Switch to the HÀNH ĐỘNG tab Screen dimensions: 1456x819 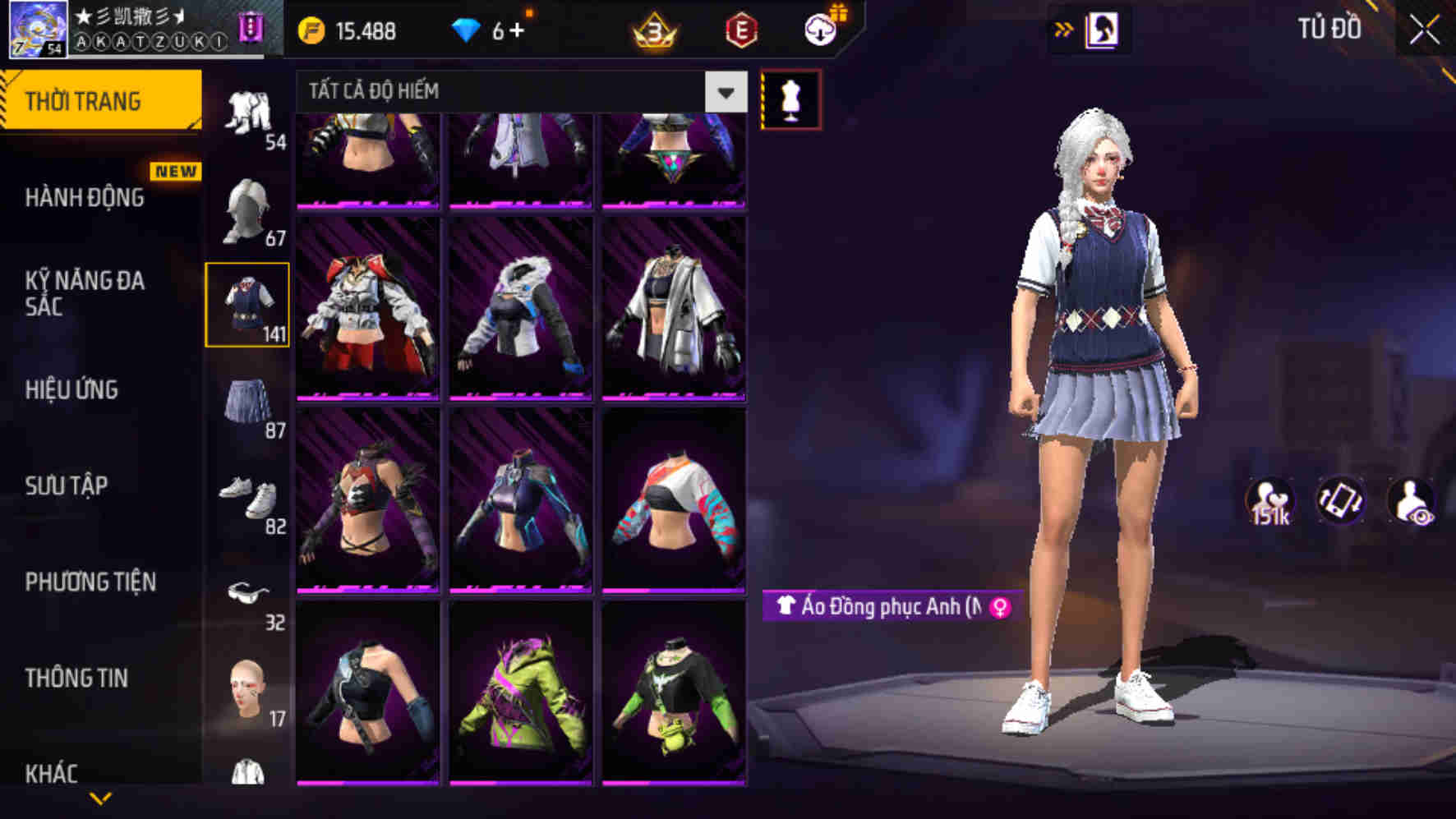[85, 197]
